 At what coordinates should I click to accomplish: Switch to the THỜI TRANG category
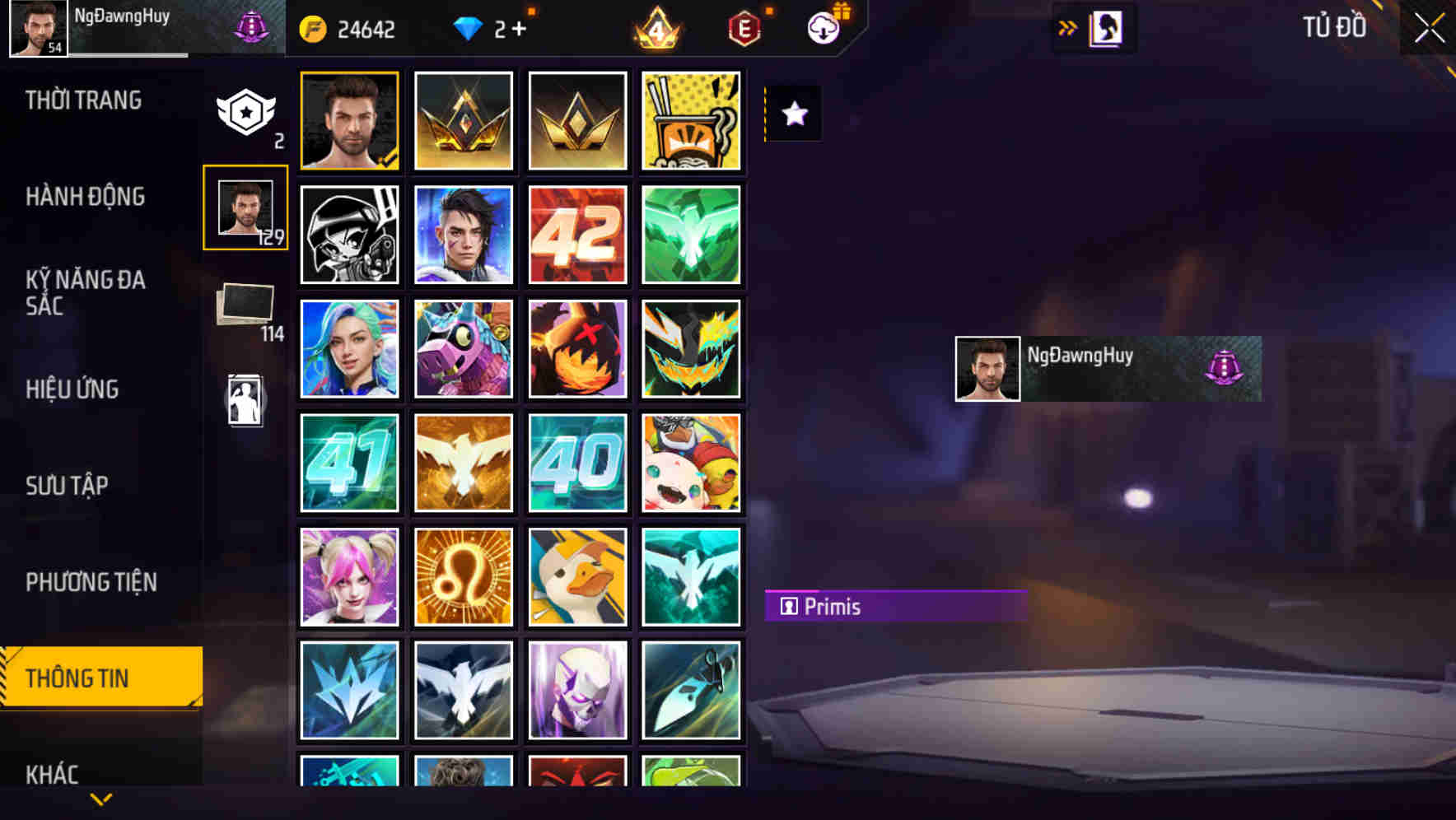[82, 100]
